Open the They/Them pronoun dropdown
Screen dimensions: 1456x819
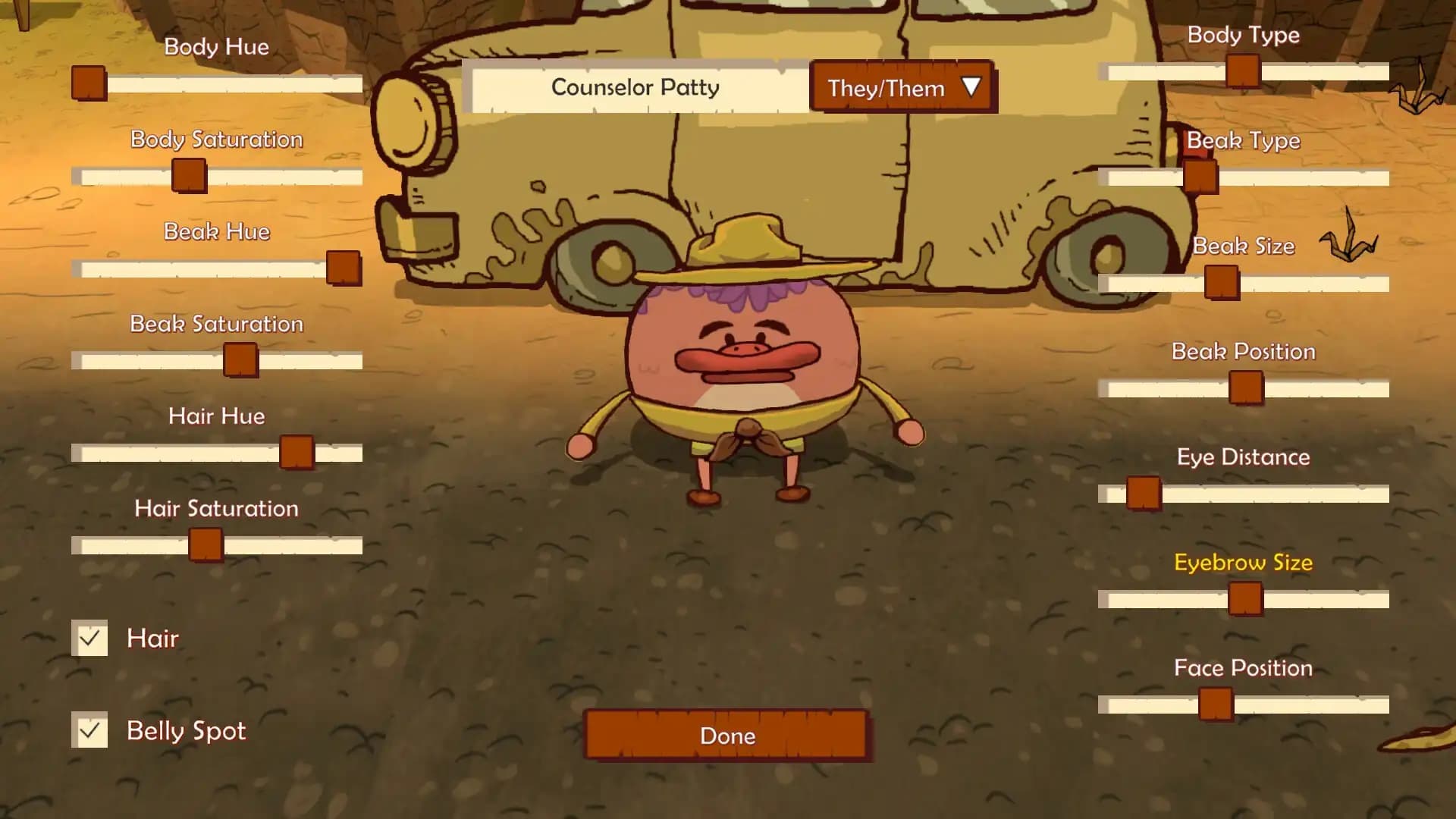902,88
